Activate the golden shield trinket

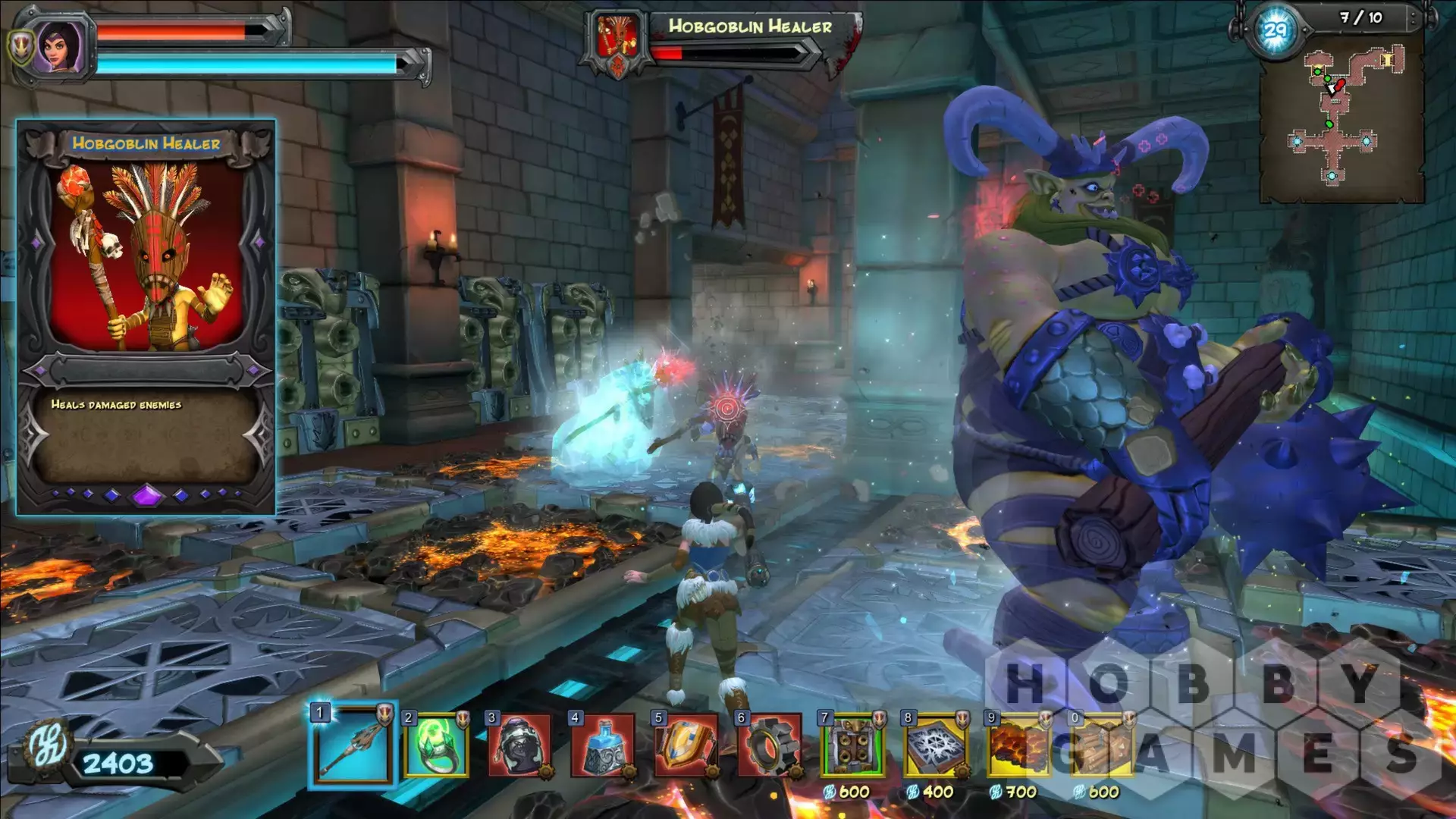686,746
